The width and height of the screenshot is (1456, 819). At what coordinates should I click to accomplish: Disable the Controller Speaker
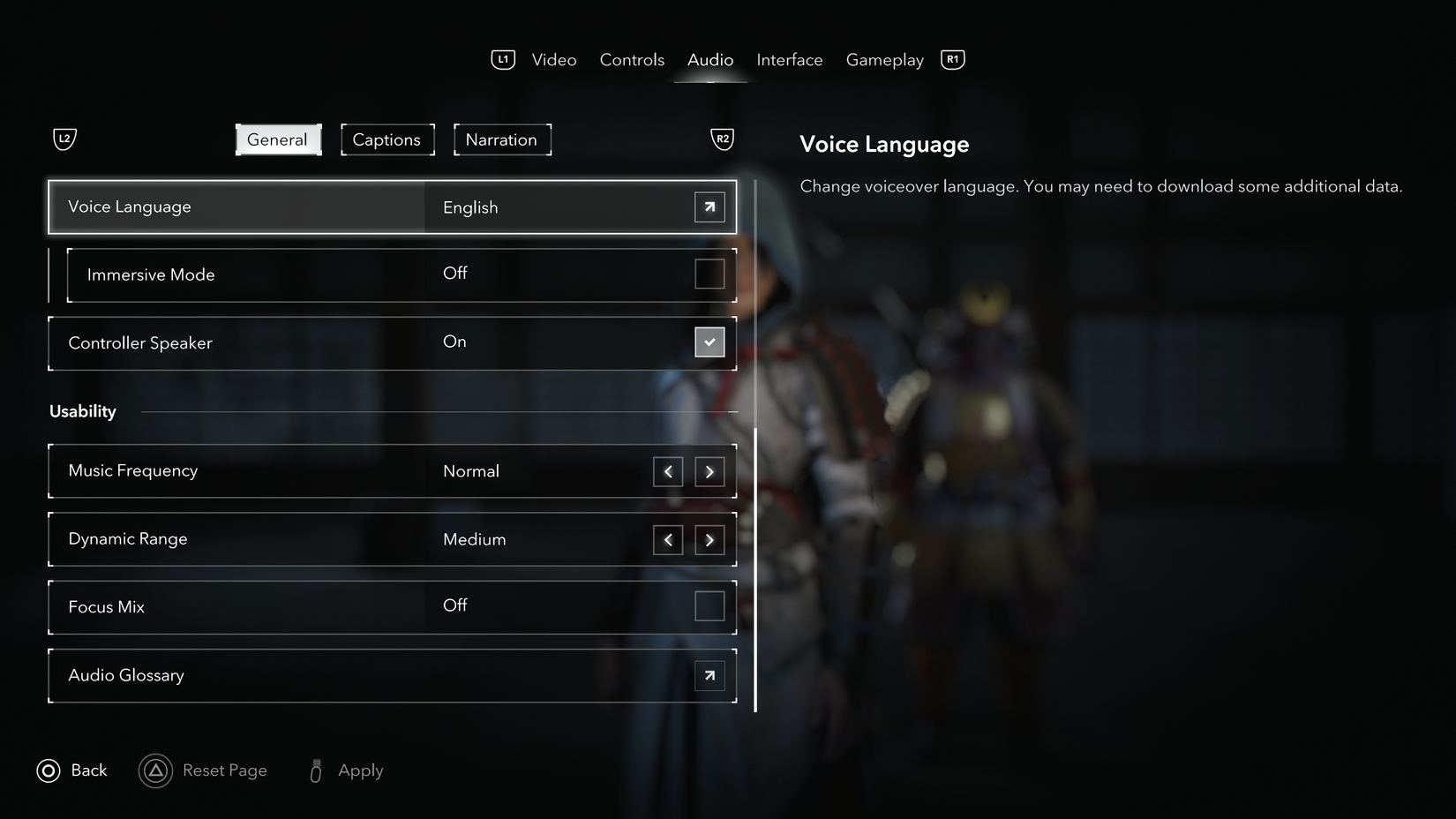709,342
